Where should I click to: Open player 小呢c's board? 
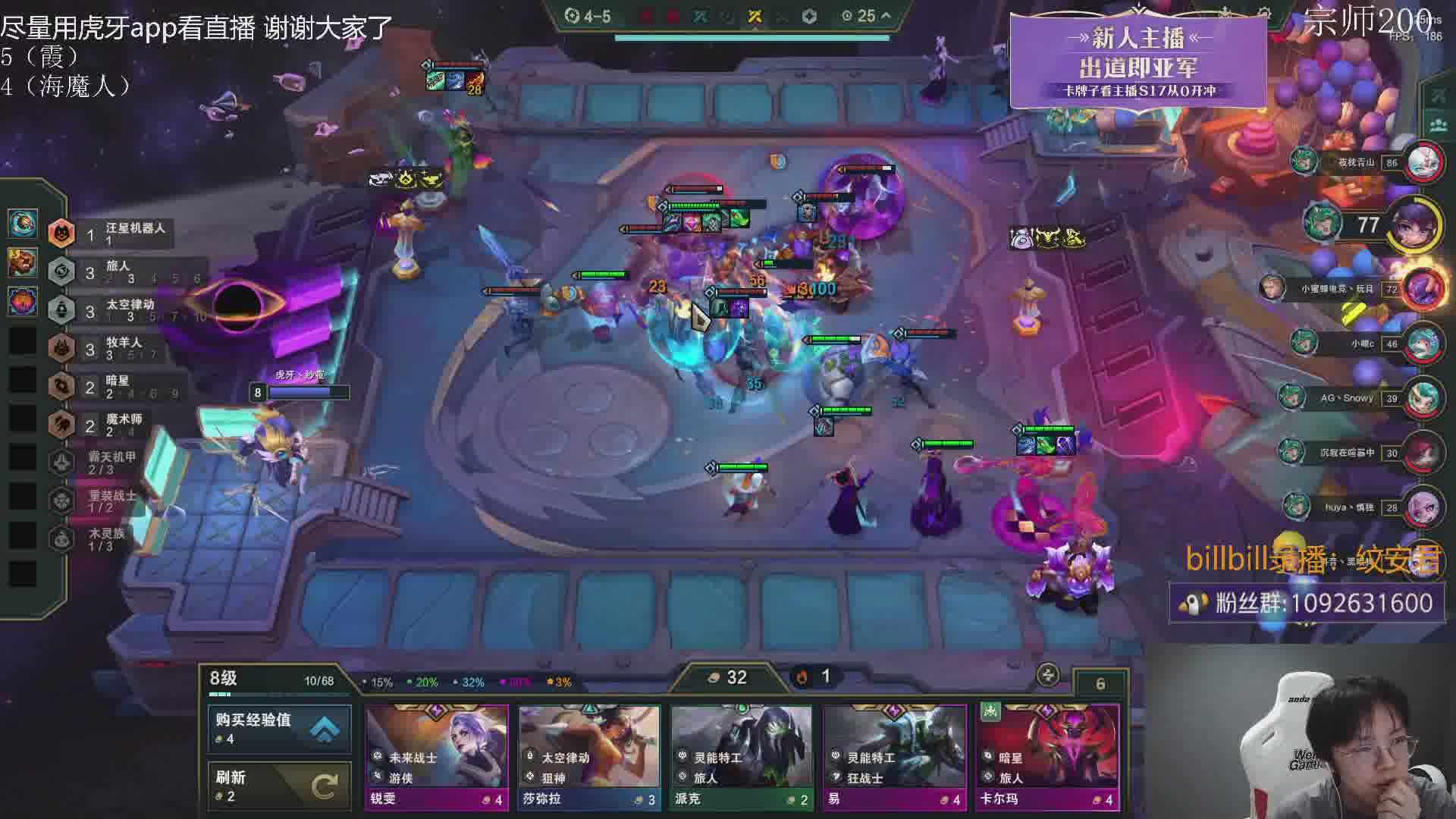point(1423,344)
